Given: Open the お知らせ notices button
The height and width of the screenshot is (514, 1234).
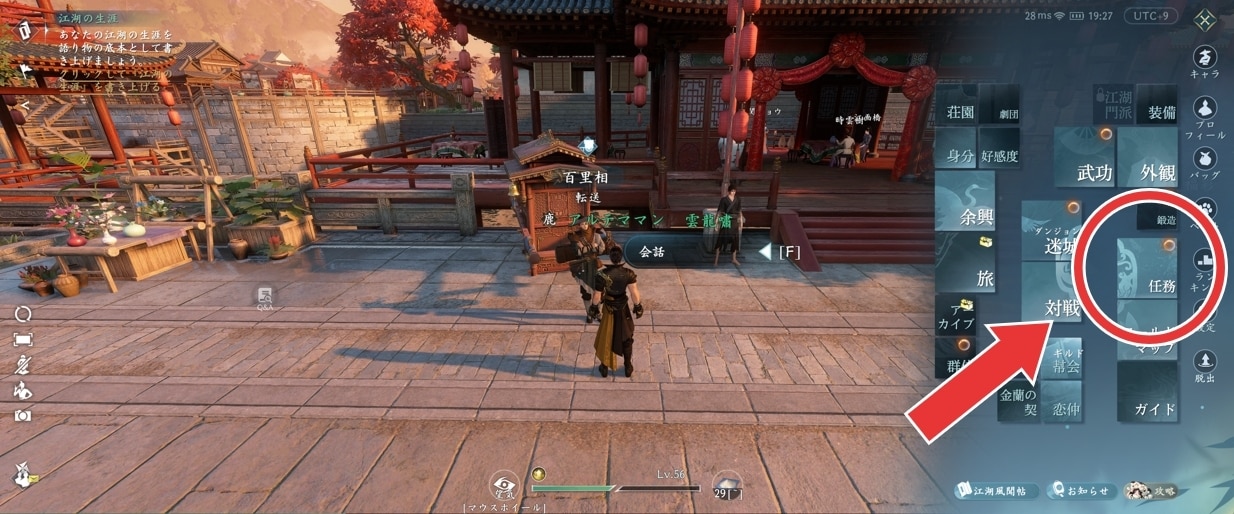Looking at the screenshot, I should click(1082, 490).
